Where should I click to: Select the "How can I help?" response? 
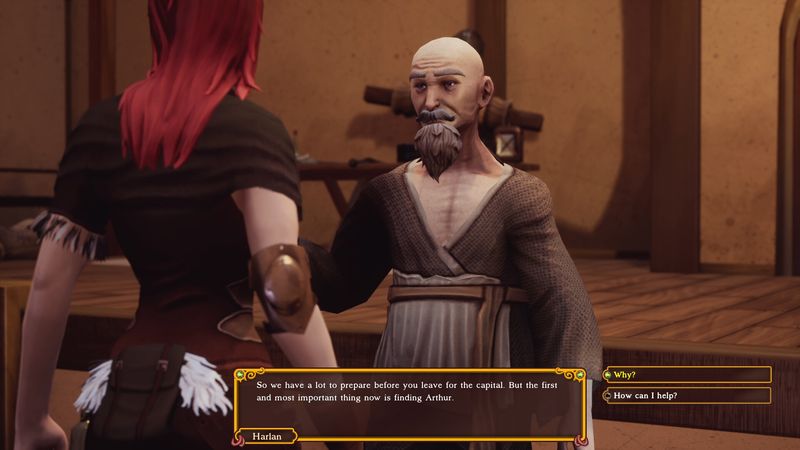(x=688, y=396)
